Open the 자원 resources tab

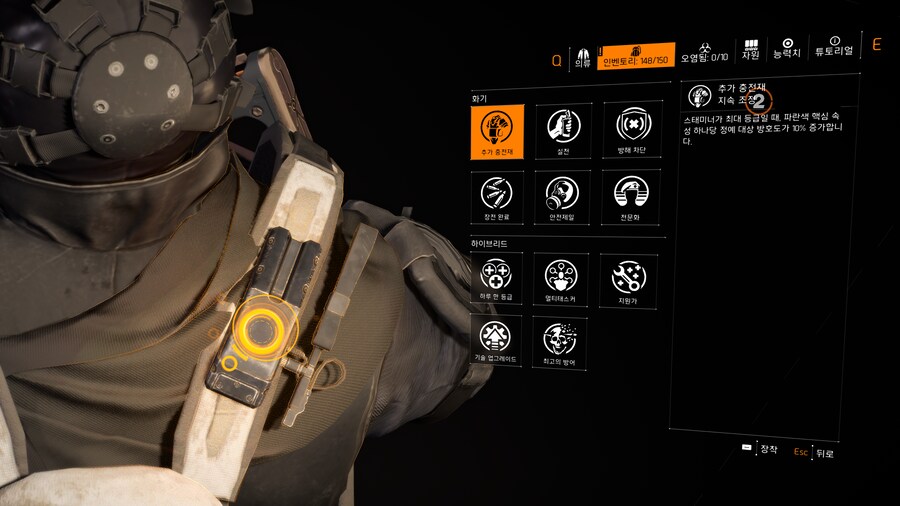click(751, 50)
